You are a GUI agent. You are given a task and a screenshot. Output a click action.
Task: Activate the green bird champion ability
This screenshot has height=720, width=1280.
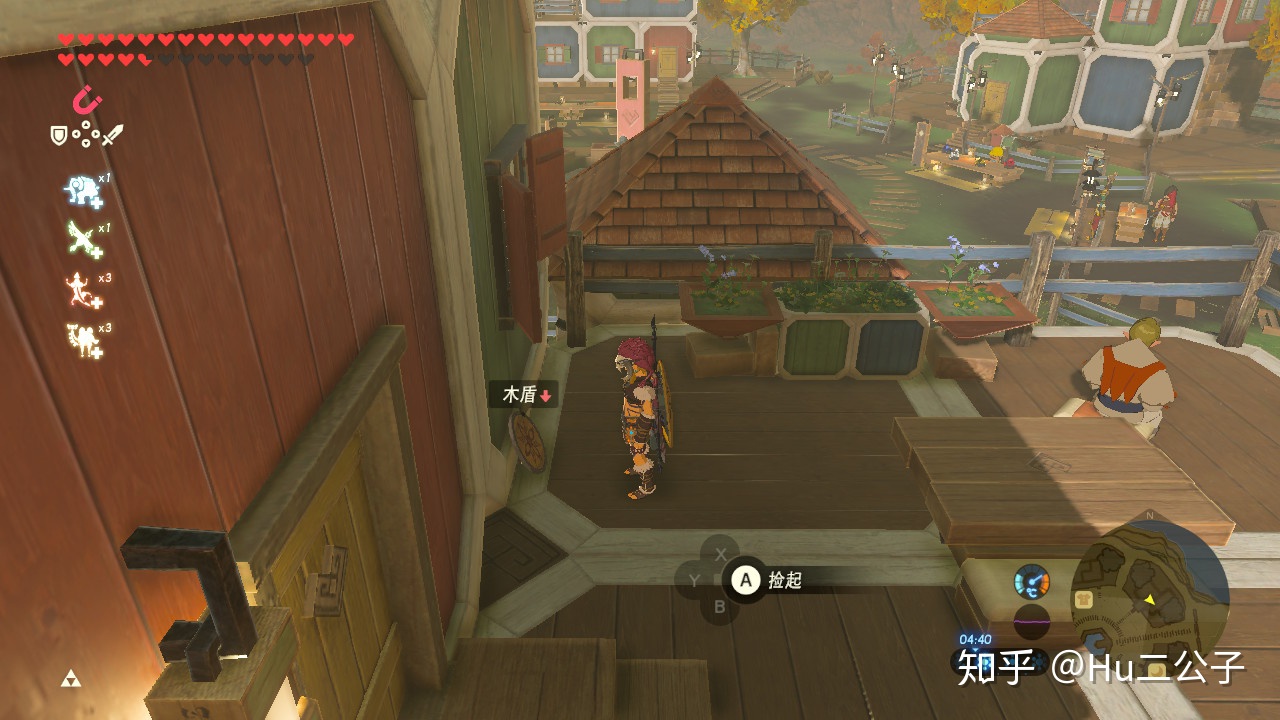pos(82,239)
